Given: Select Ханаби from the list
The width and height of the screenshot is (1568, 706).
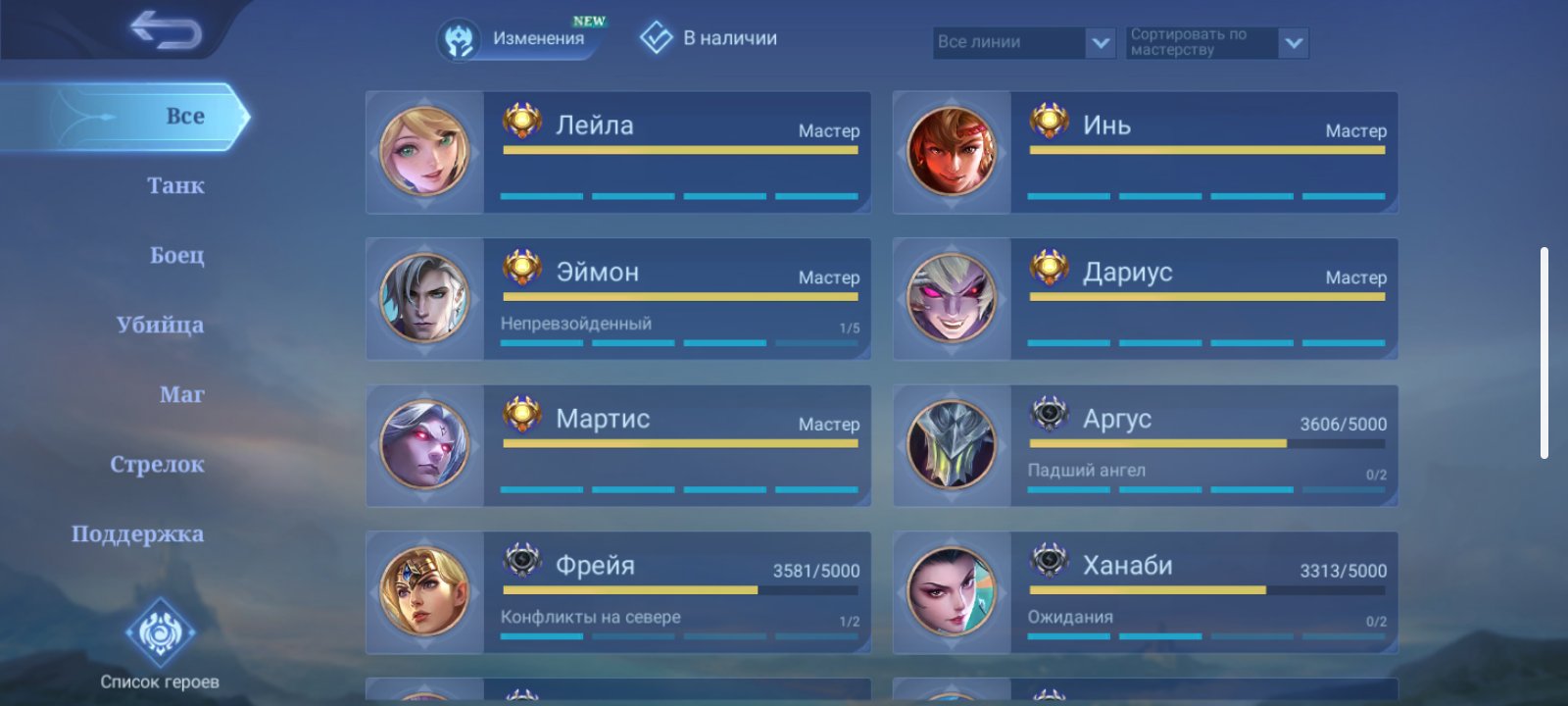Looking at the screenshot, I should click(1145, 593).
